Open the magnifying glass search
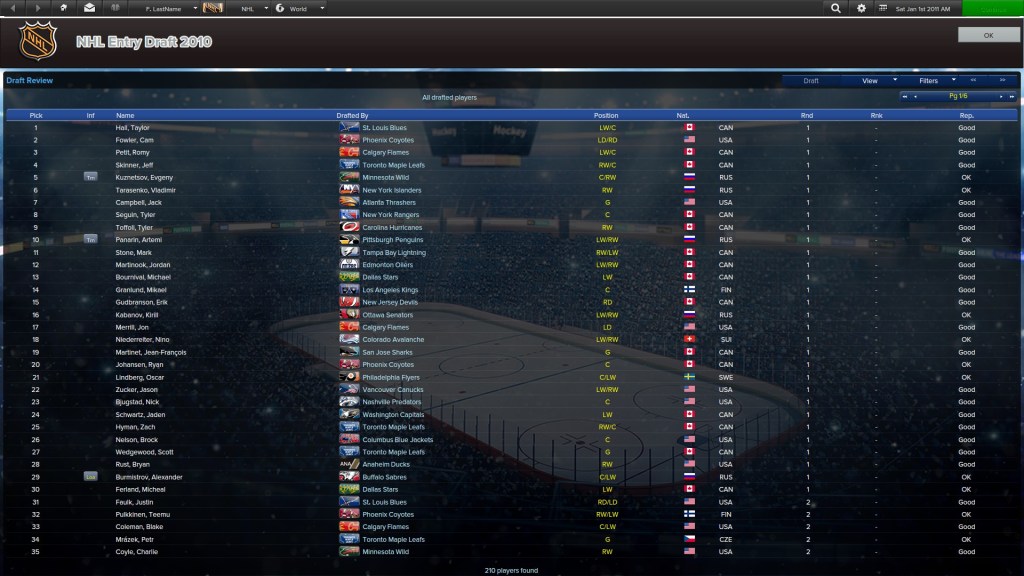Image resolution: width=1024 pixels, height=576 pixels. point(836,8)
